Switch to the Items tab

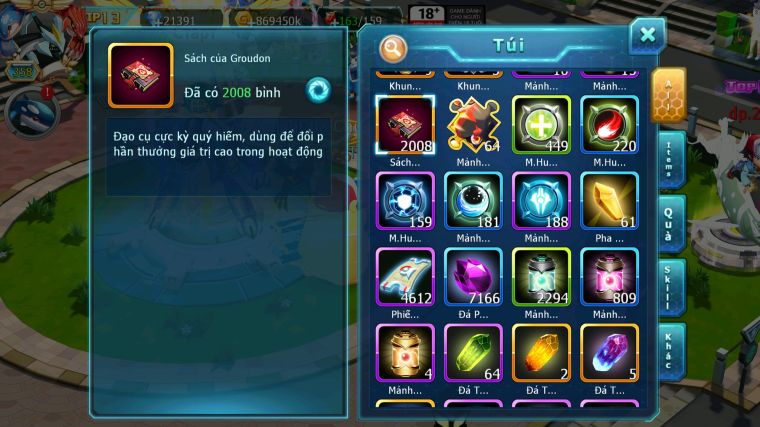pos(669,159)
